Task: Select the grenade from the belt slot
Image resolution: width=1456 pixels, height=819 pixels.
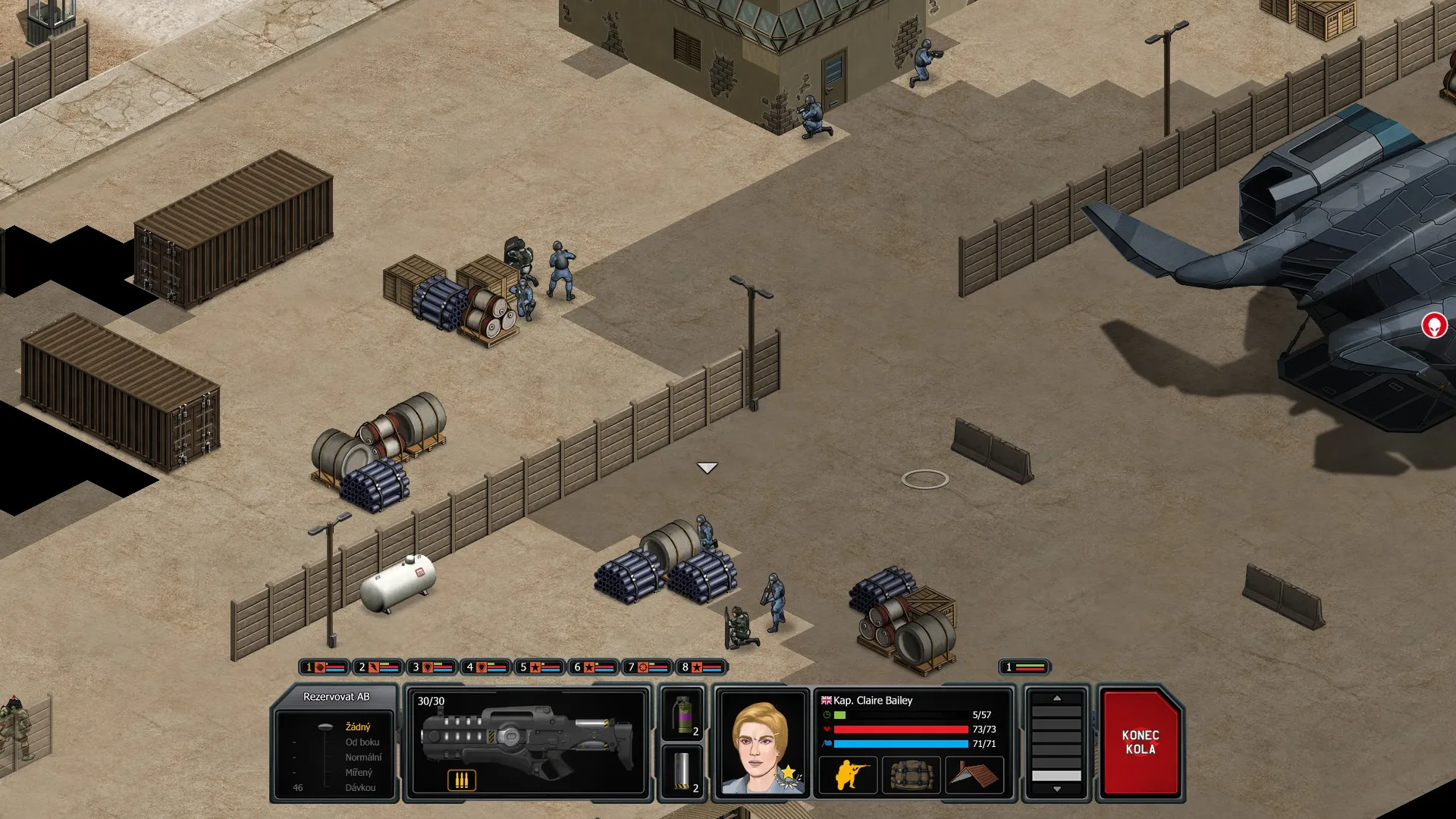Action: click(x=683, y=717)
